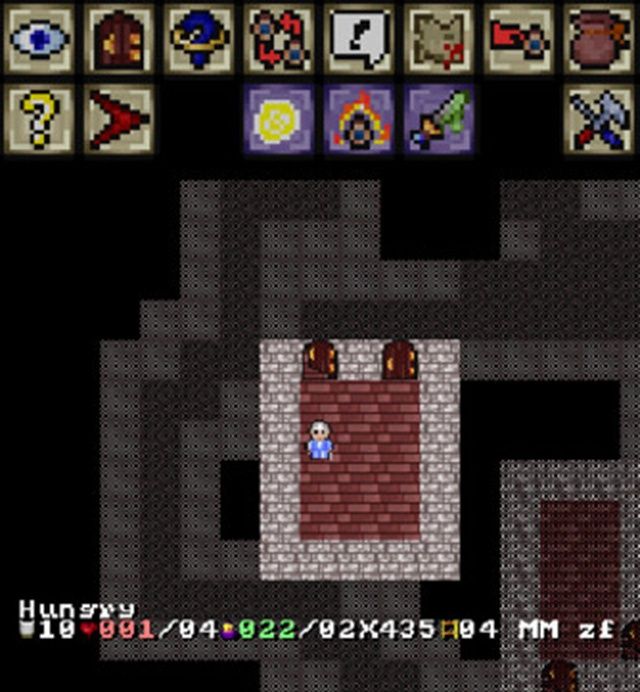Open the exclamation speech bubble
This screenshot has height=692, width=640.
tap(359, 39)
